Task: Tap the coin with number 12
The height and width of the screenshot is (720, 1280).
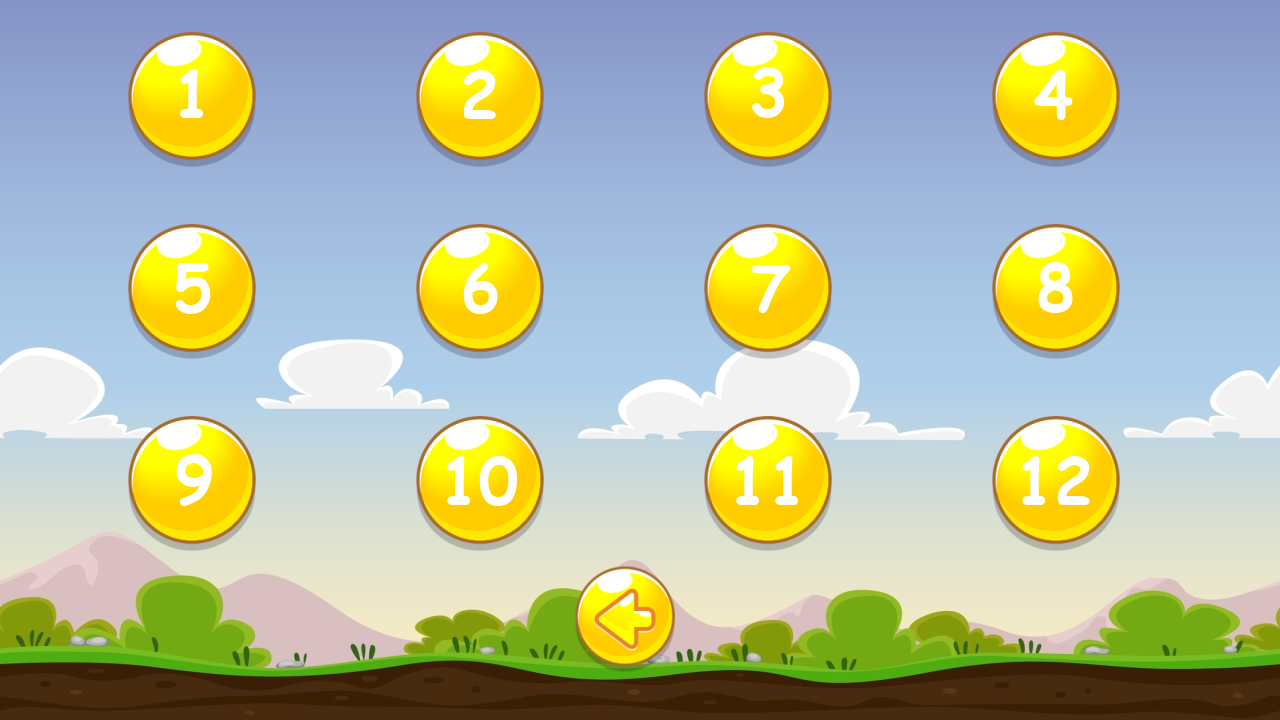Action: [1054, 480]
